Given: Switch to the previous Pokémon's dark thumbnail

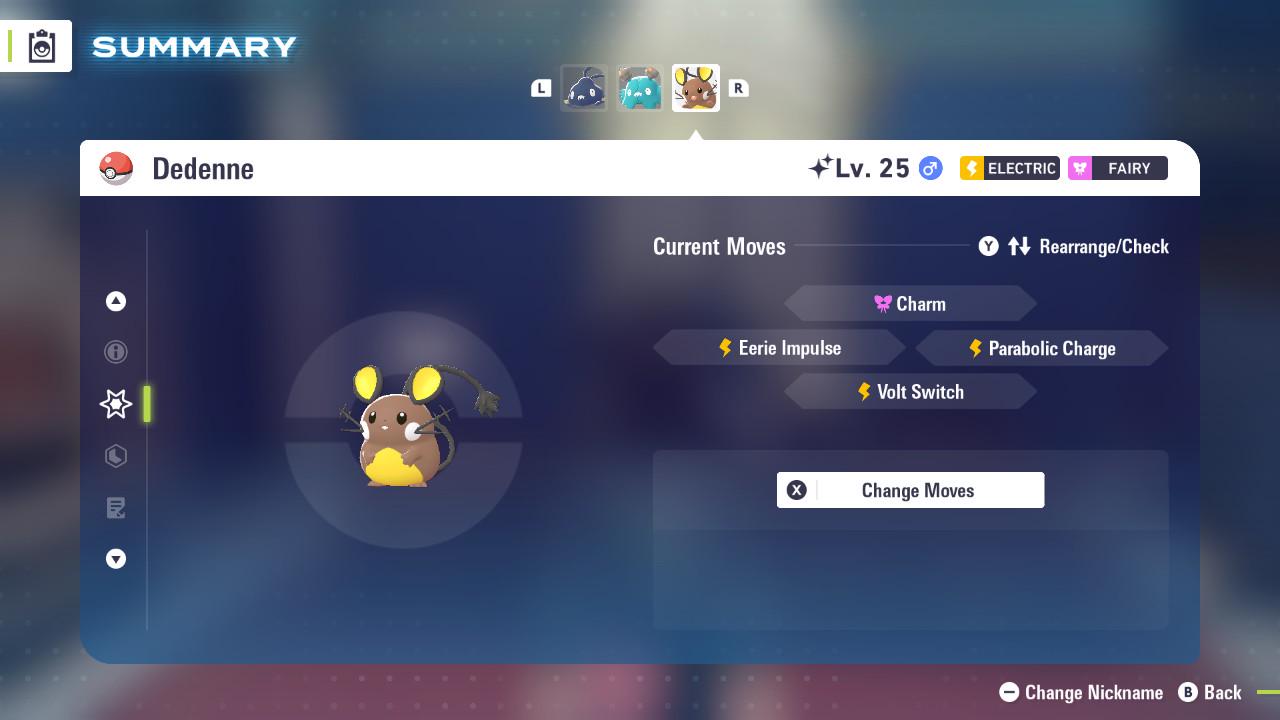Looking at the screenshot, I should (x=584, y=87).
